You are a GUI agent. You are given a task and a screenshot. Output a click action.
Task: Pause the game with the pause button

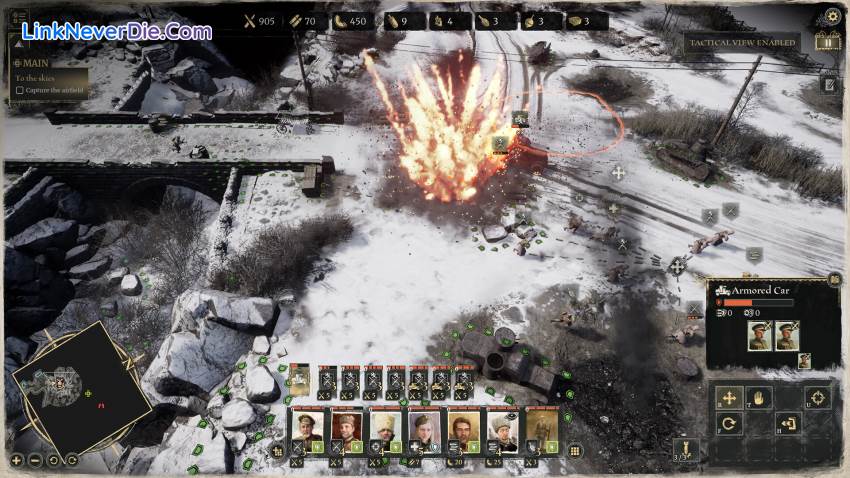(x=828, y=42)
